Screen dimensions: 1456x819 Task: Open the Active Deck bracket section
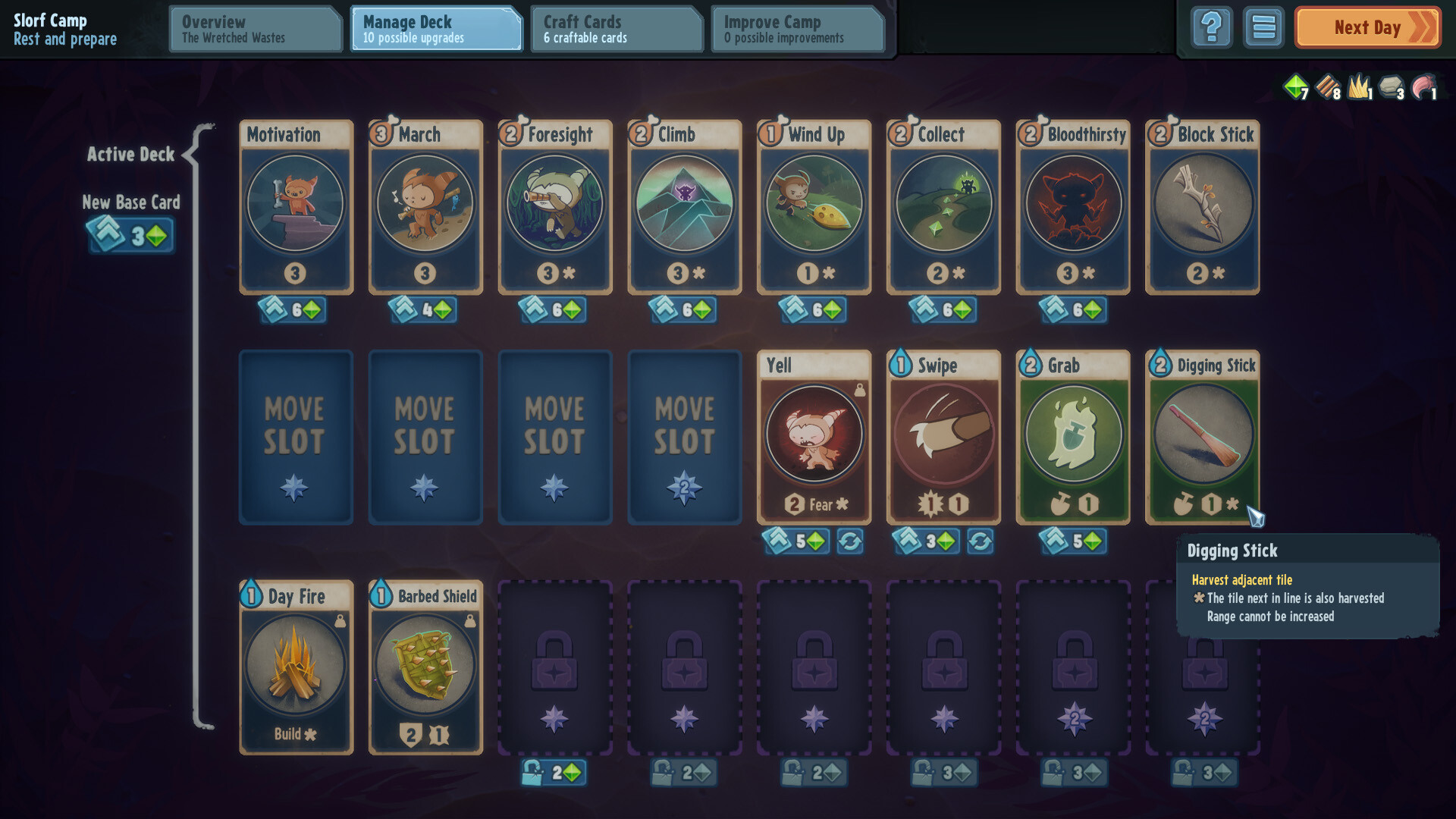pyautogui.click(x=131, y=154)
